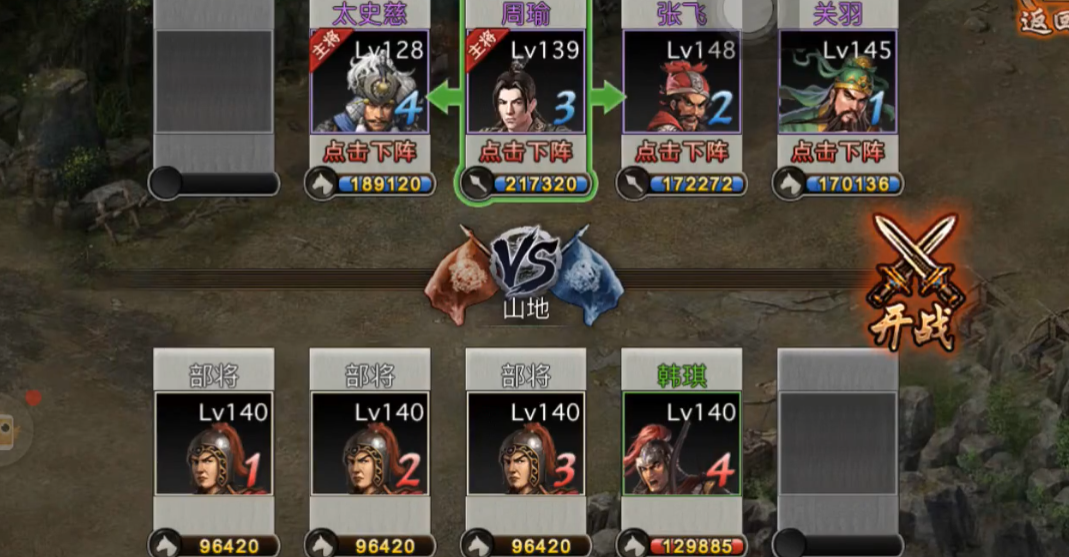Viewport: 1069px width, 557px height.
Task: Remove 周瑜 via 点击下阵
Action: point(526,151)
